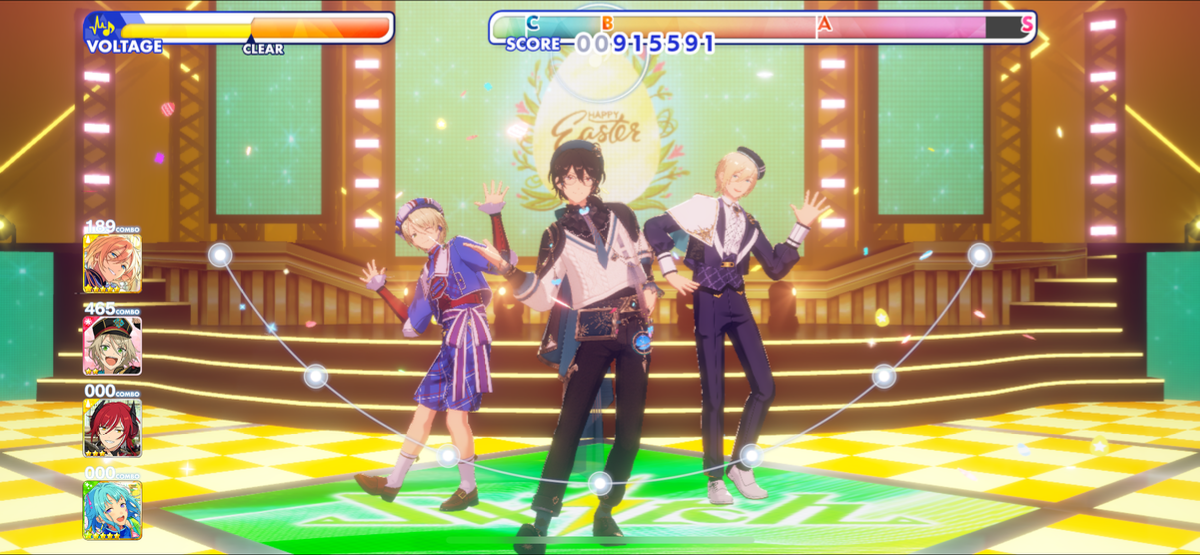Select the red-haired character portrait
The height and width of the screenshot is (555, 1200).
[112, 428]
